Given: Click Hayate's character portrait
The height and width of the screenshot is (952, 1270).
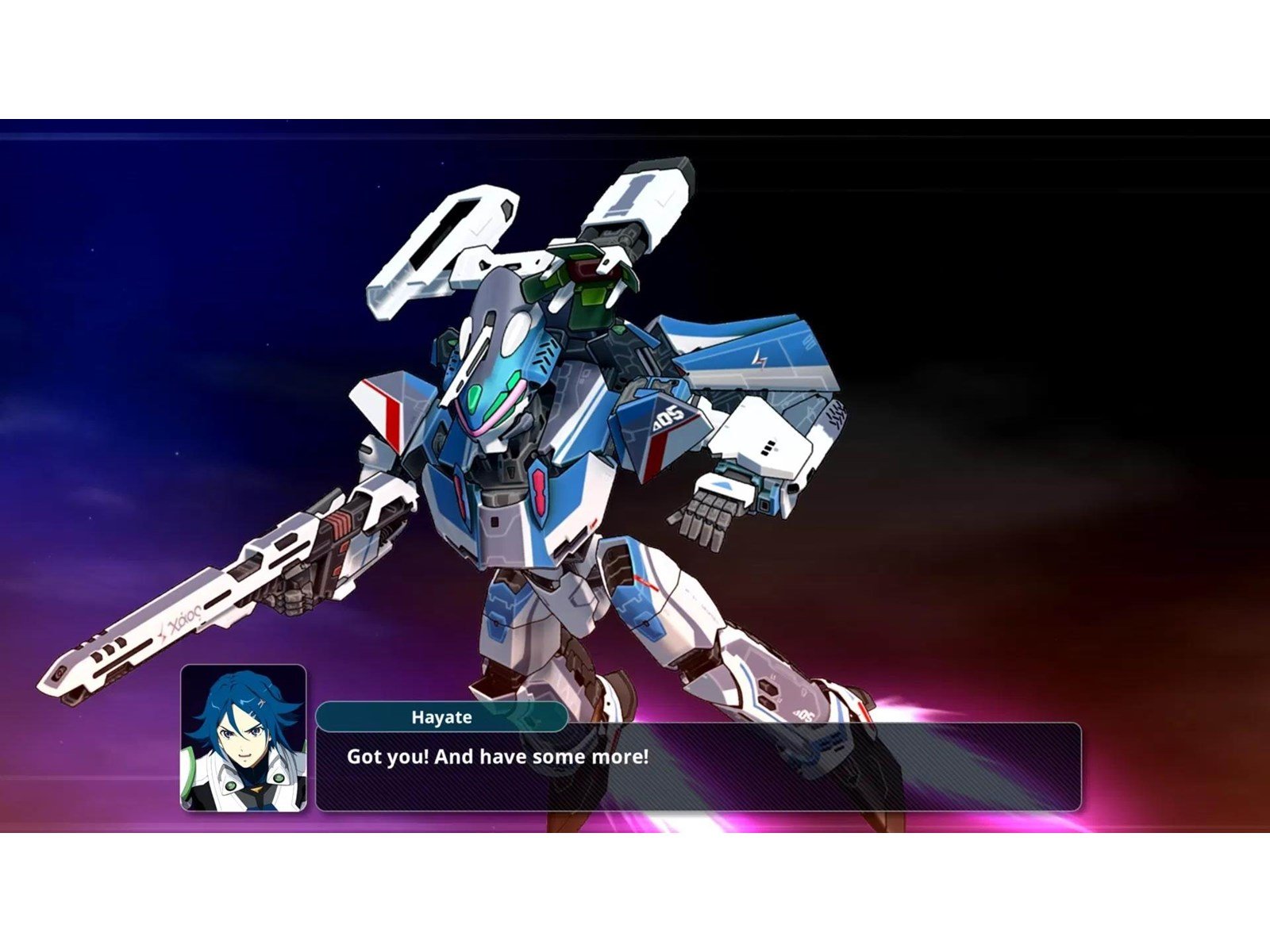Looking at the screenshot, I should [x=244, y=738].
